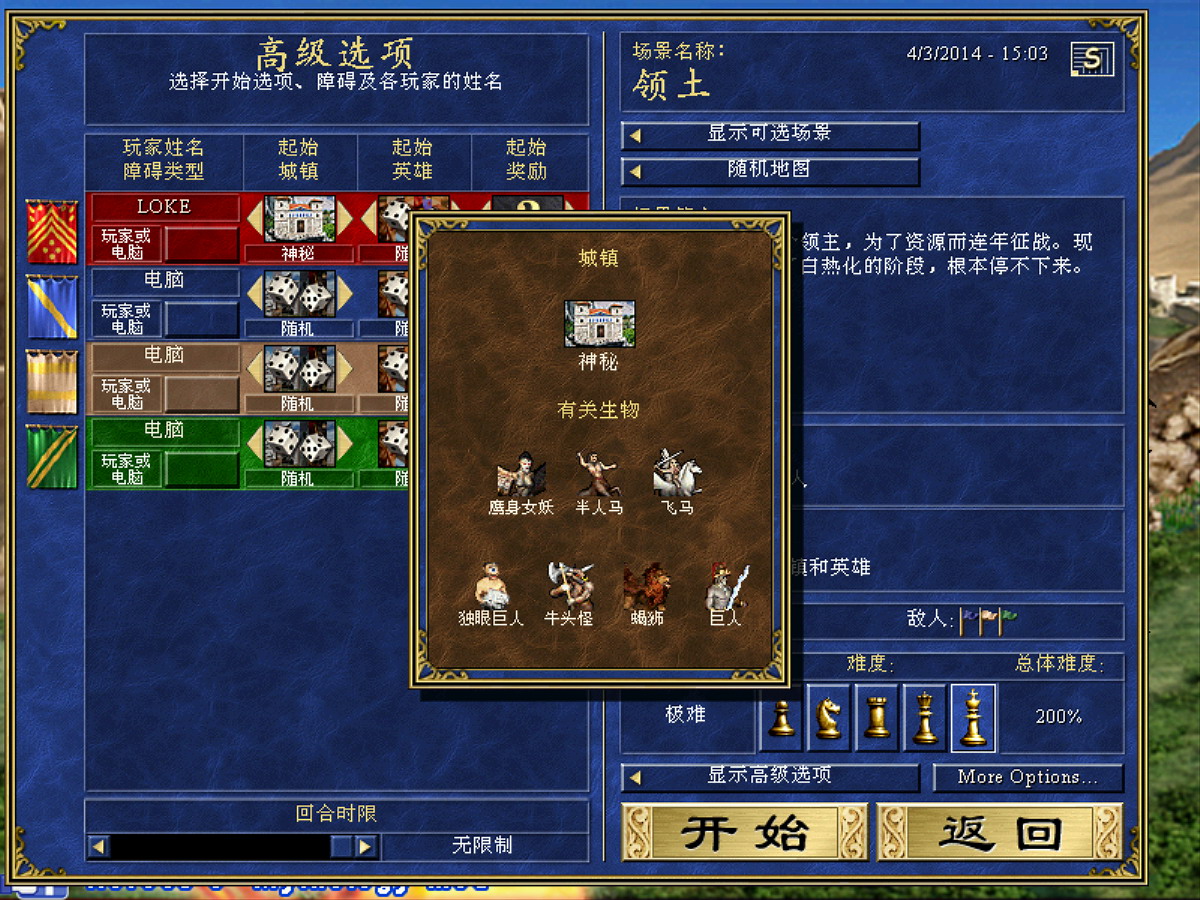Select the king chess piece difficulty
1200x900 pixels.
(973, 717)
